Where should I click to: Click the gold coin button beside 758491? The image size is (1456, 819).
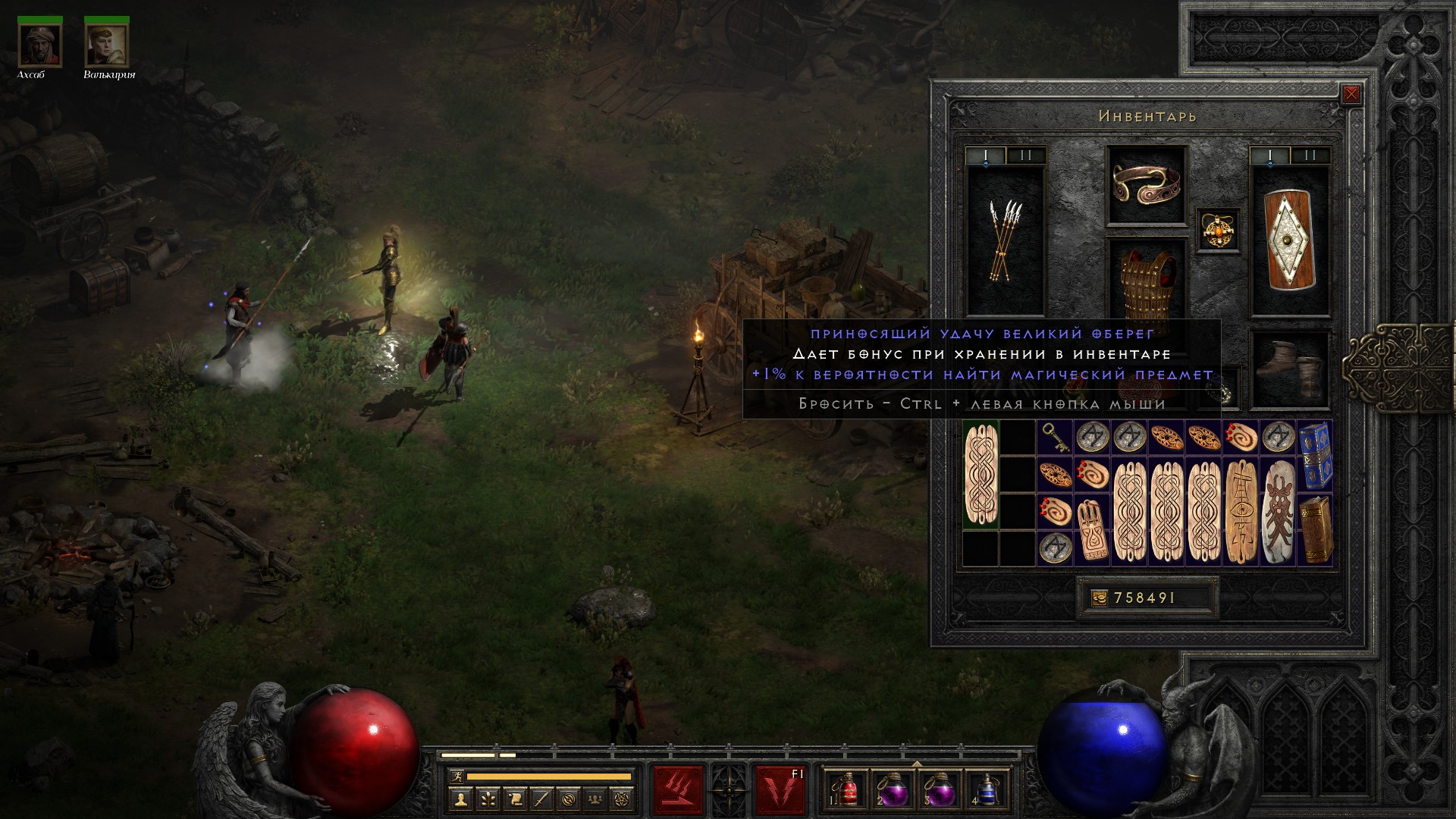coord(1099,598)
